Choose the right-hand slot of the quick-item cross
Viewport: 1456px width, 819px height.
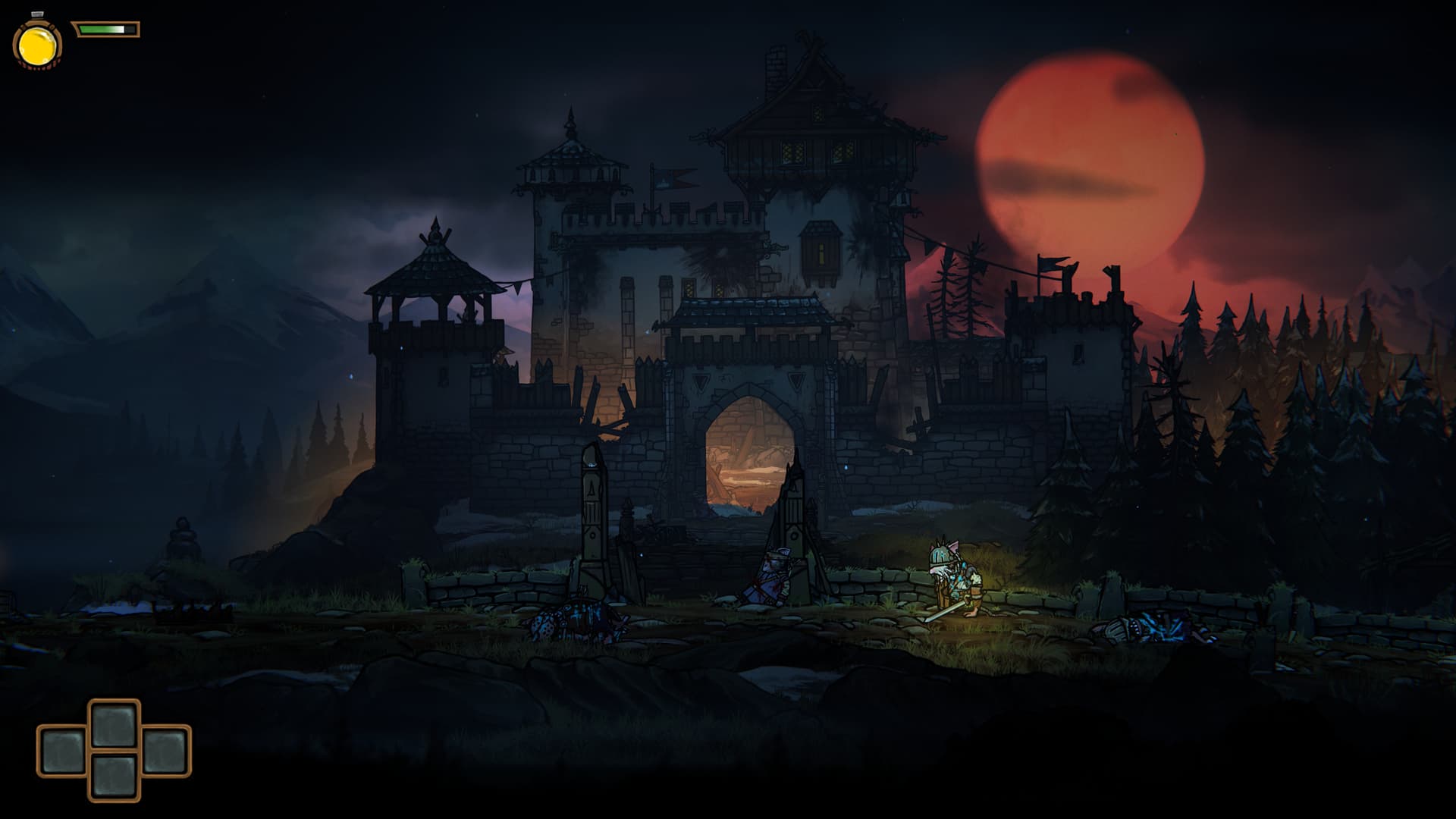165,750
